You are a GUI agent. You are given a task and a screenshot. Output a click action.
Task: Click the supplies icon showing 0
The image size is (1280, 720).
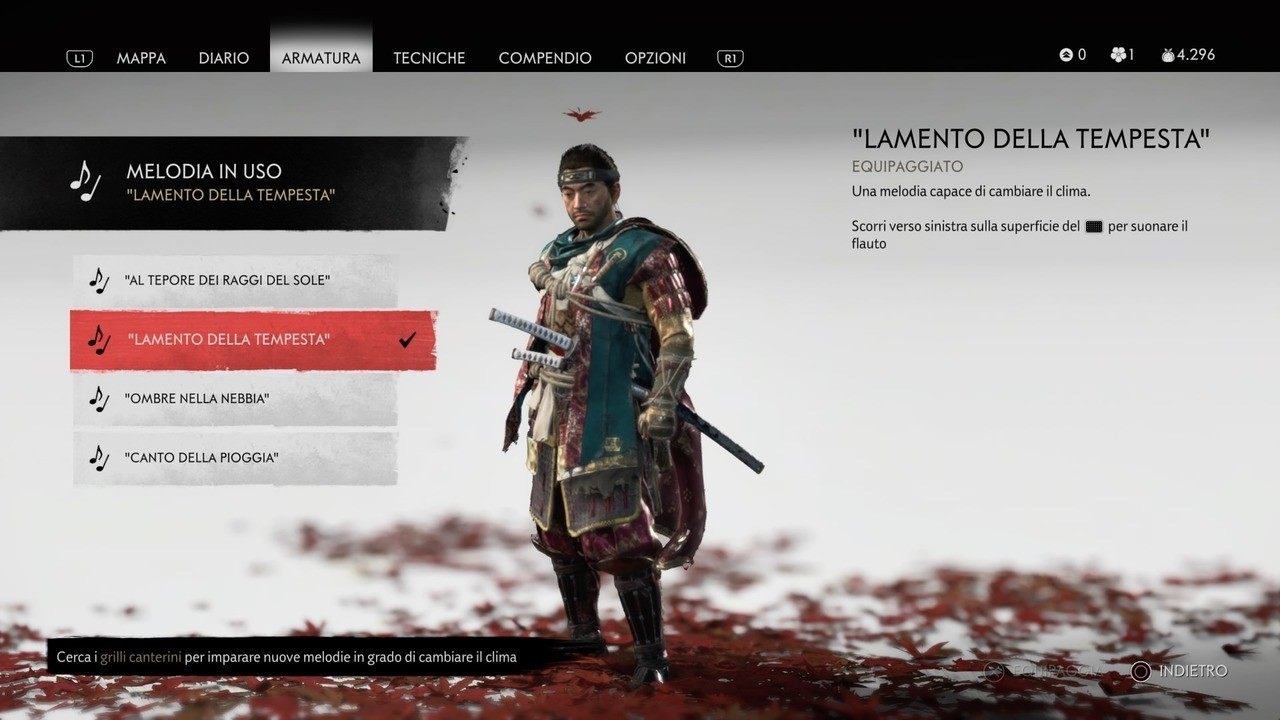coord(1064,55)
